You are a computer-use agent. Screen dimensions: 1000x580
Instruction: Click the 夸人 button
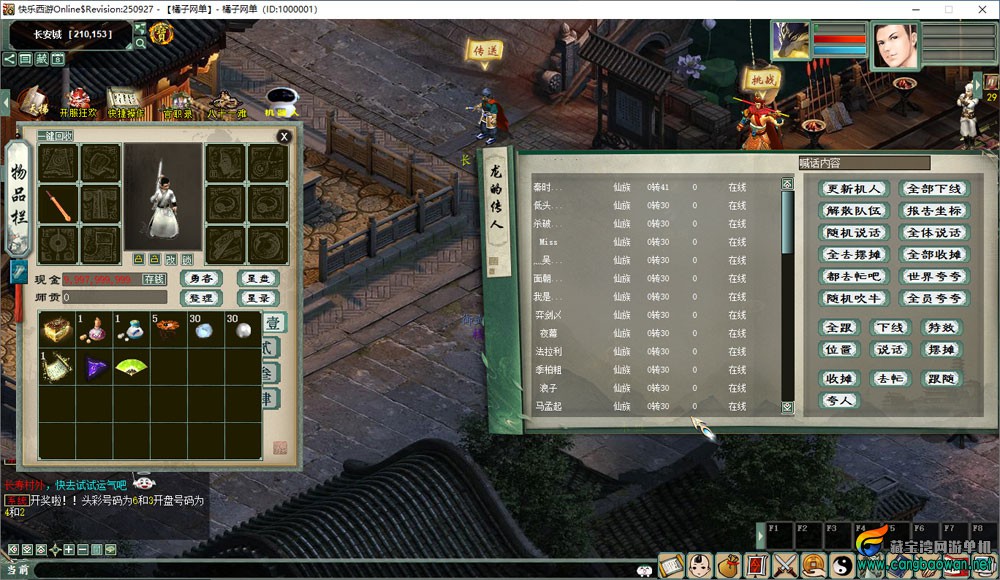coord(838,400)
